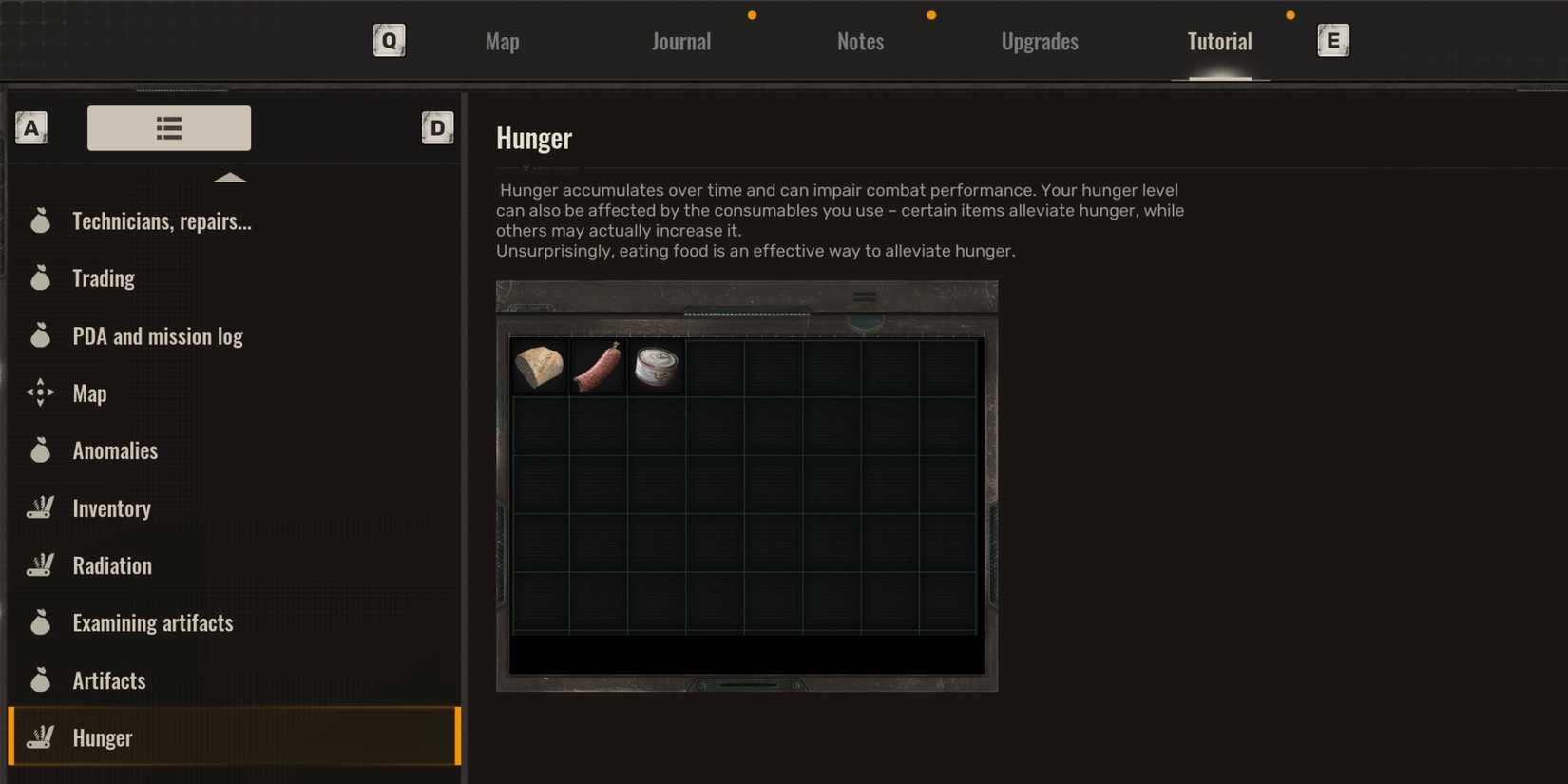
Task: Open the list view button above the sidebar
Action: click(169, 127)
